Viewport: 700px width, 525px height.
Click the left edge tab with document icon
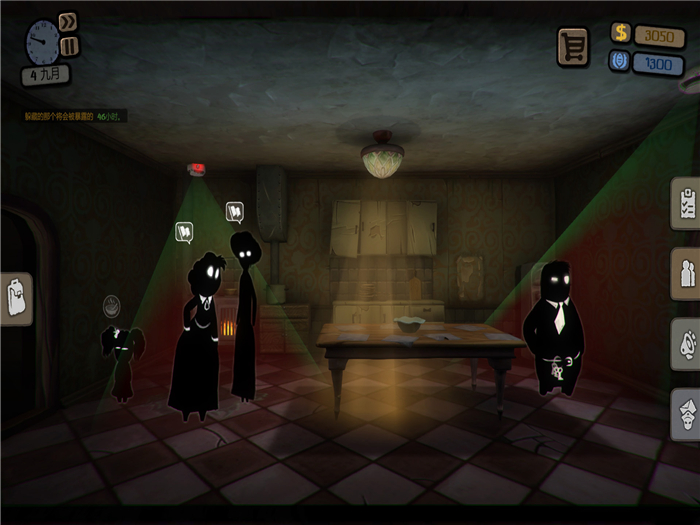17,299
